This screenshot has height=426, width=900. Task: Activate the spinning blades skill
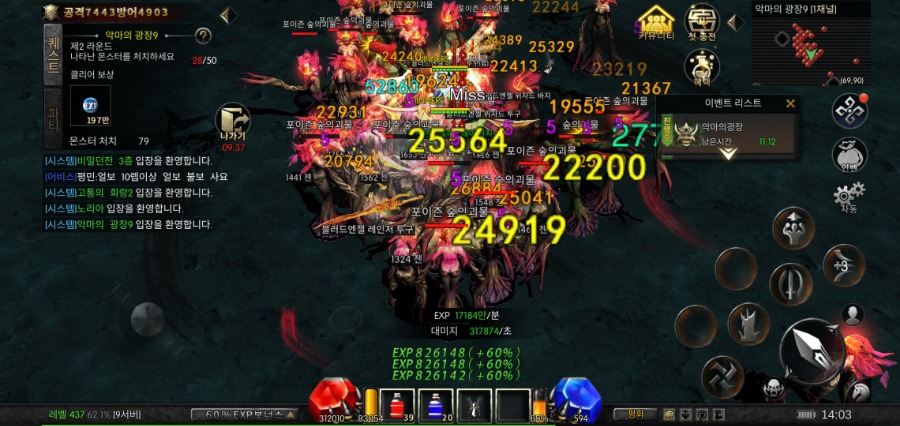(722, 375)
